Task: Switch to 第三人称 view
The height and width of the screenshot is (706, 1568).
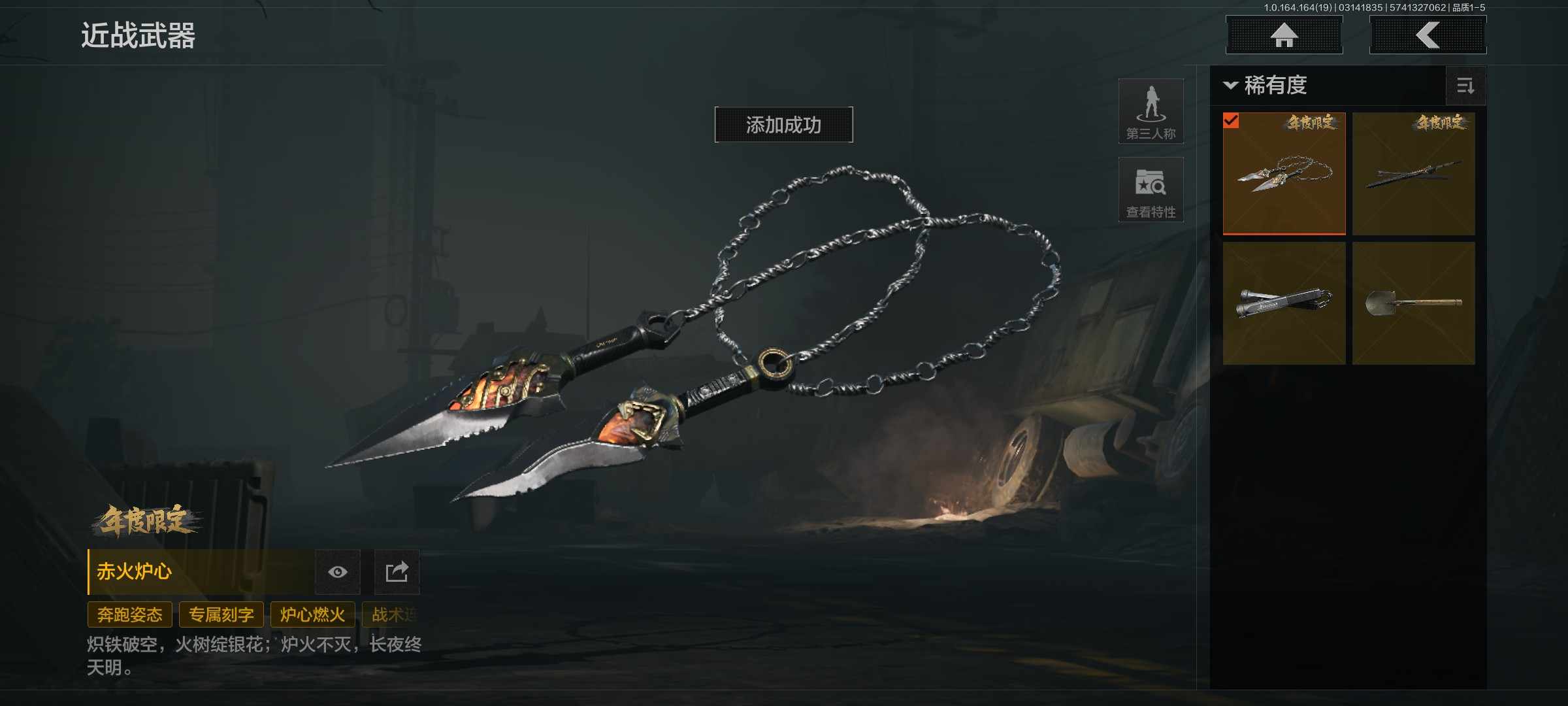Action: click(1151, 112)
